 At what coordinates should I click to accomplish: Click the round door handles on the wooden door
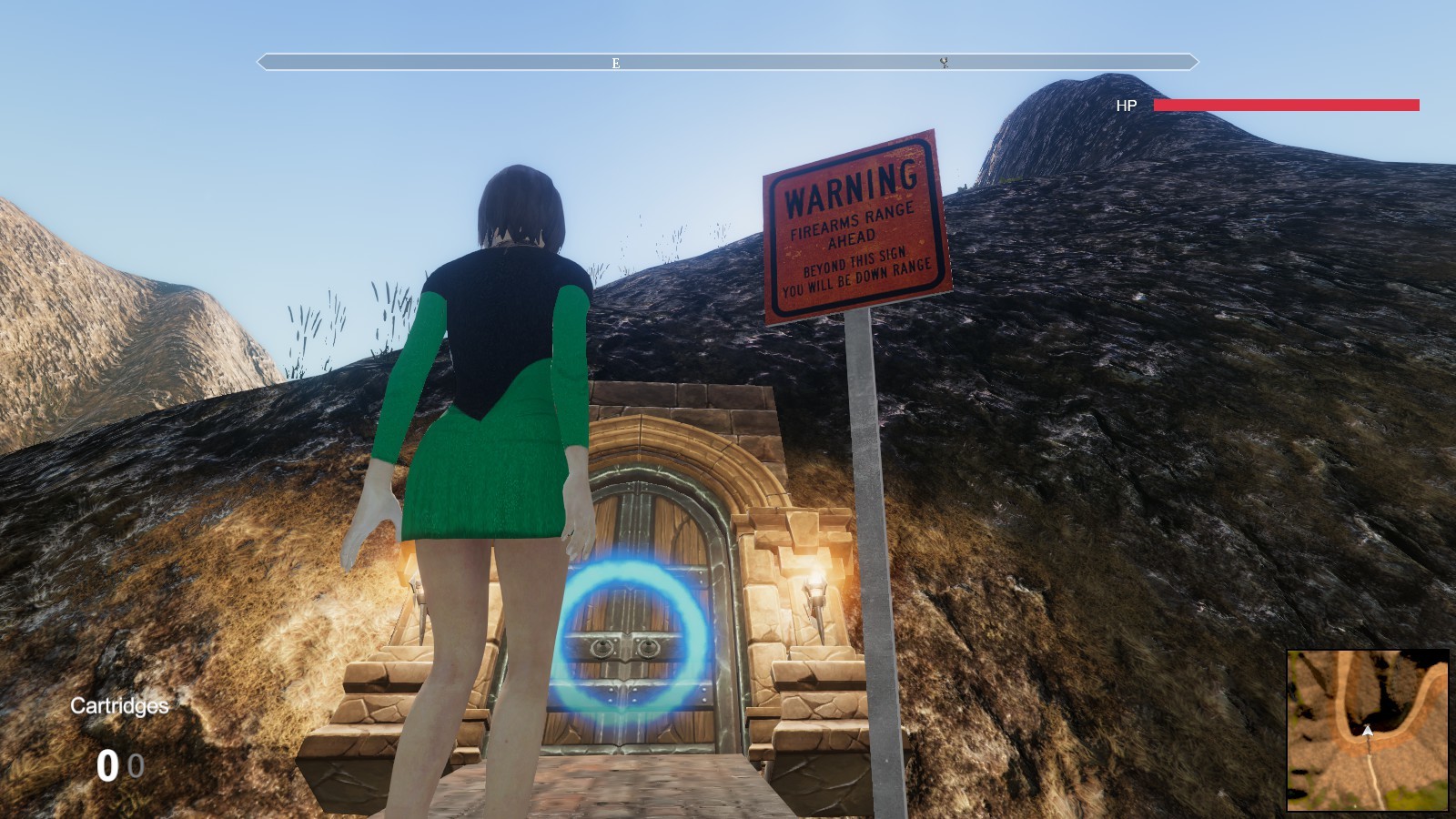click(x=623, y=648)
